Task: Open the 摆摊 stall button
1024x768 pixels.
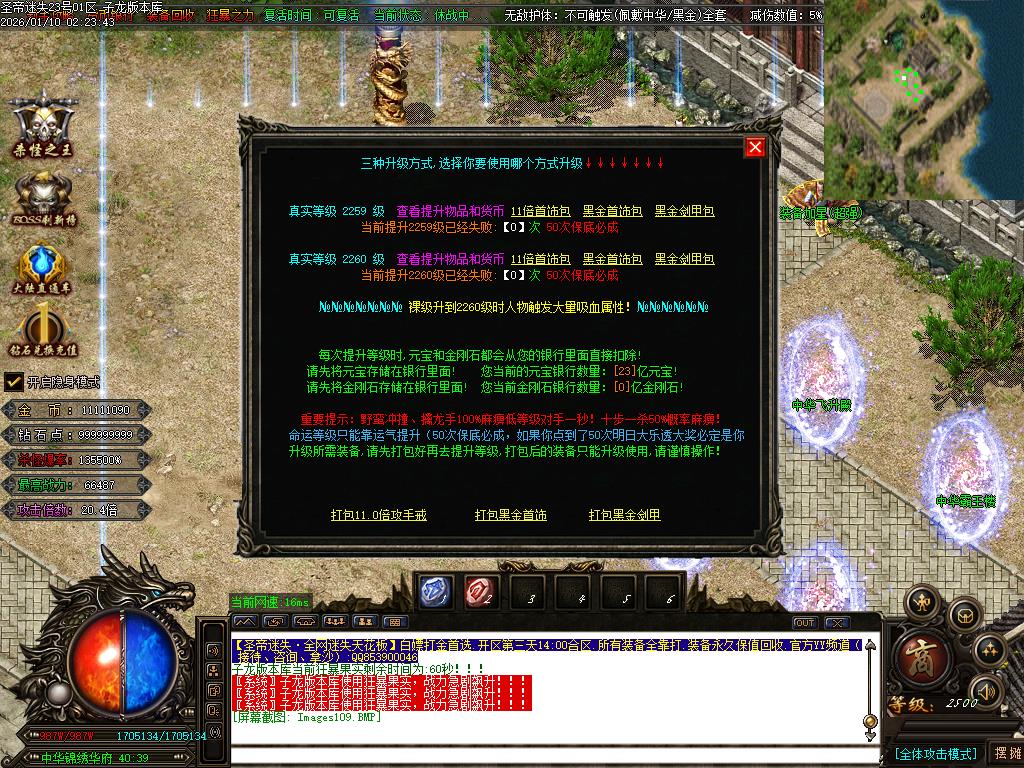Action: [x=1005, y=753]
